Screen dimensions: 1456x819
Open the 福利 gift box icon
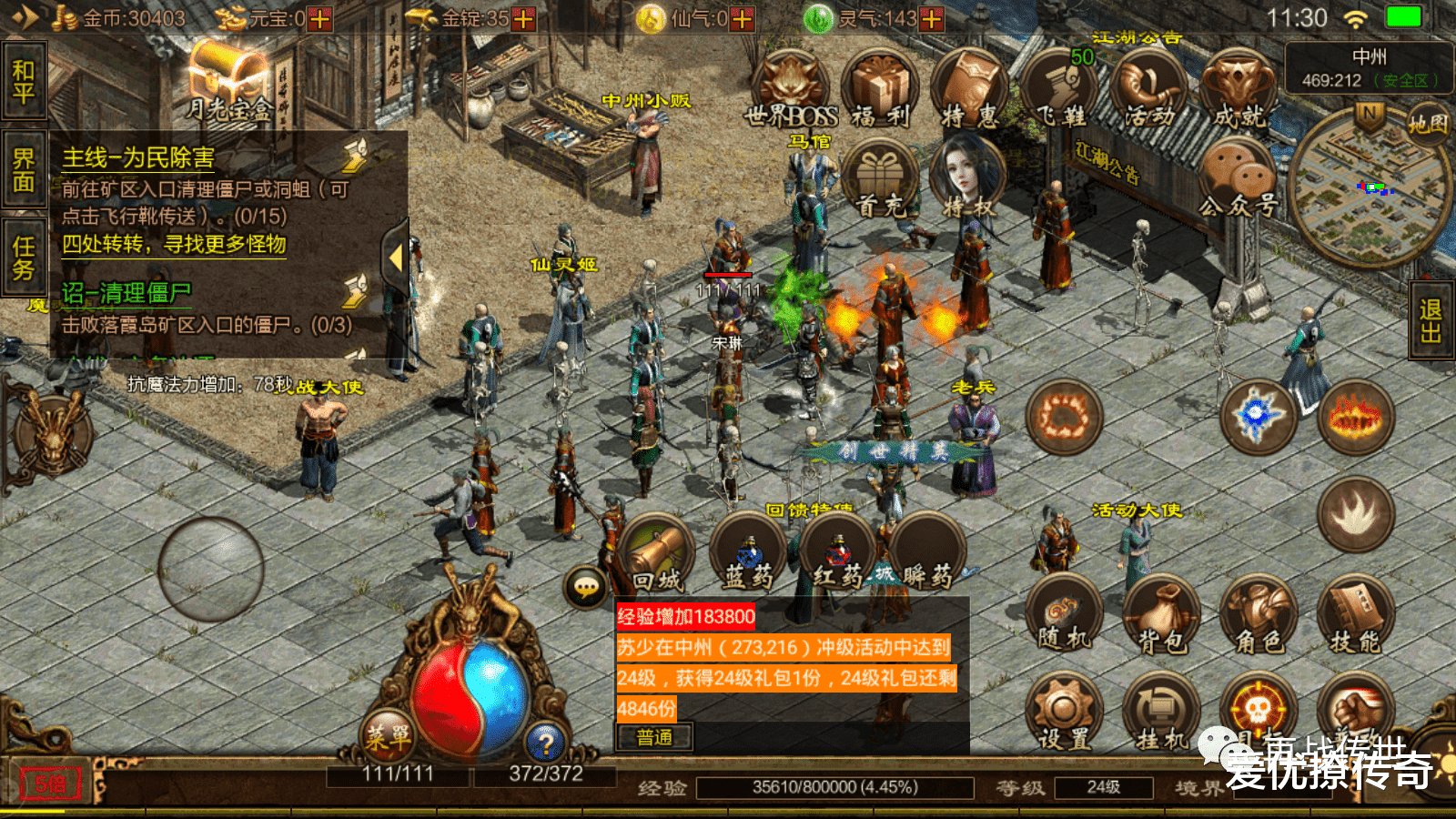[x=879, y=89]
